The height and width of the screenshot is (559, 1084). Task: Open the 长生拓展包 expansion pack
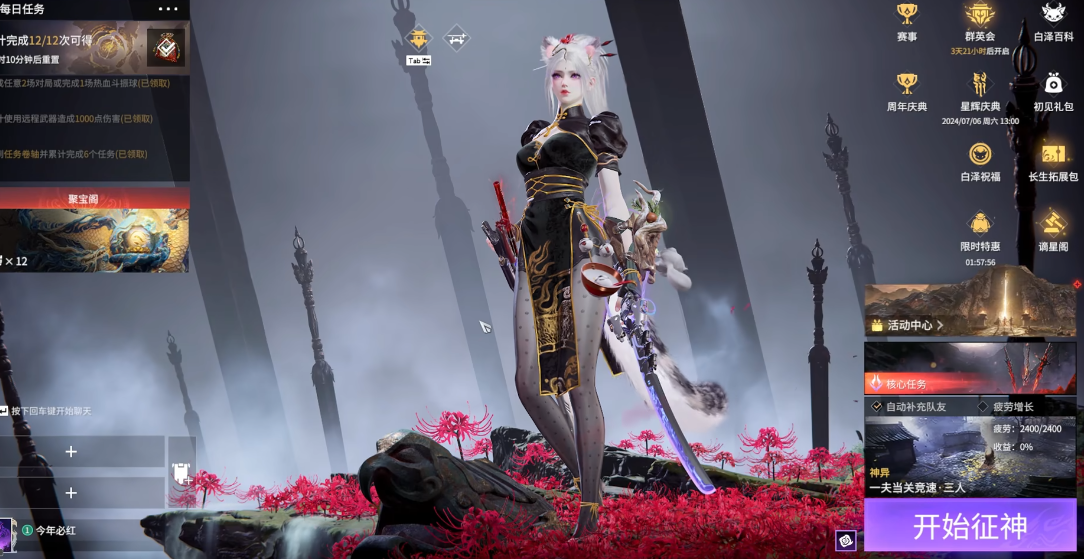tap(1052, 160)
